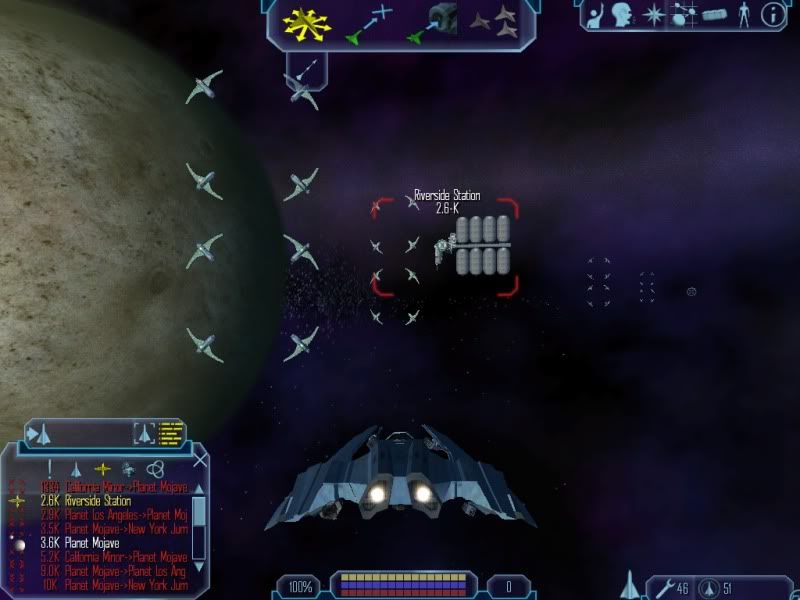The width and height of the screenshot is (800, 600).
Task: Filter contact list by ships
Action: pos(75,468)
